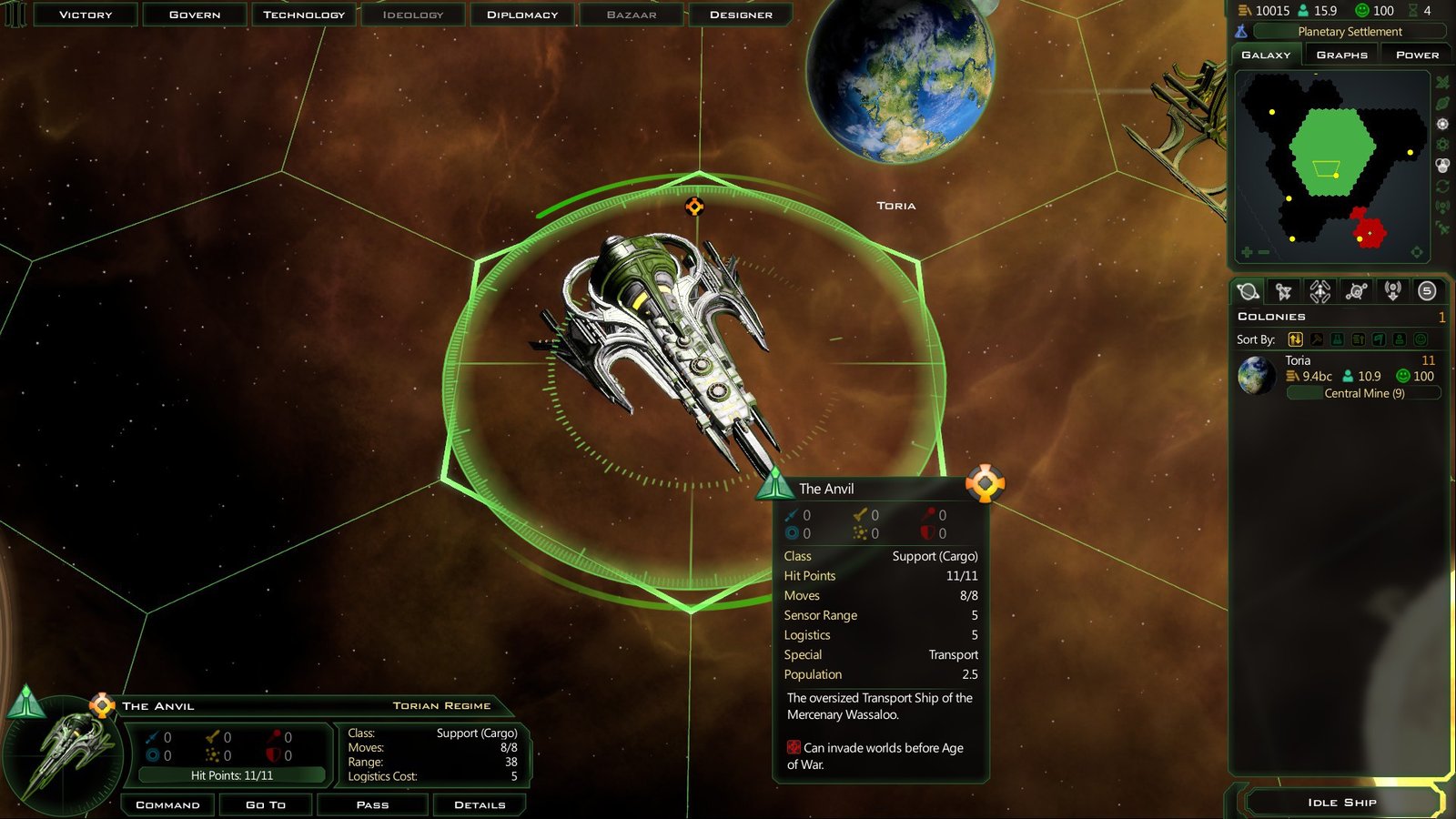The image size is (1456, 819).
Task: Click the Idle Ship button
Action: click(x=1341, y=802)
